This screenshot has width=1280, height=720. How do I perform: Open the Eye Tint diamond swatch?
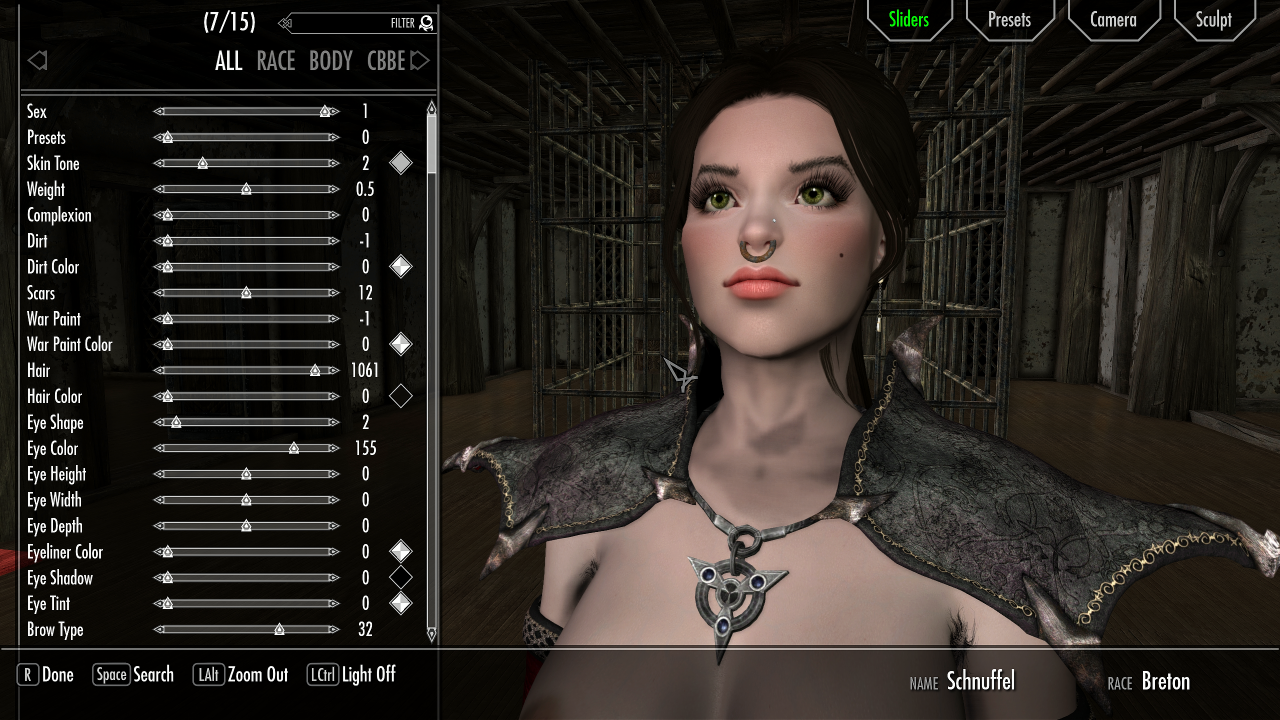pyautogui.click(x=401, y=602)
